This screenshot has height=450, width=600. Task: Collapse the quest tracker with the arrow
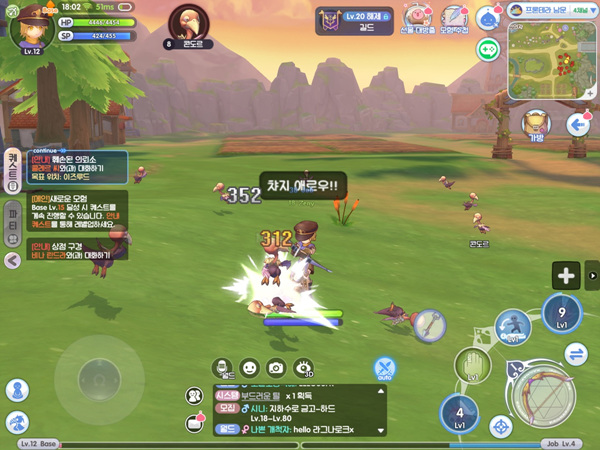(x=12, y=260)
